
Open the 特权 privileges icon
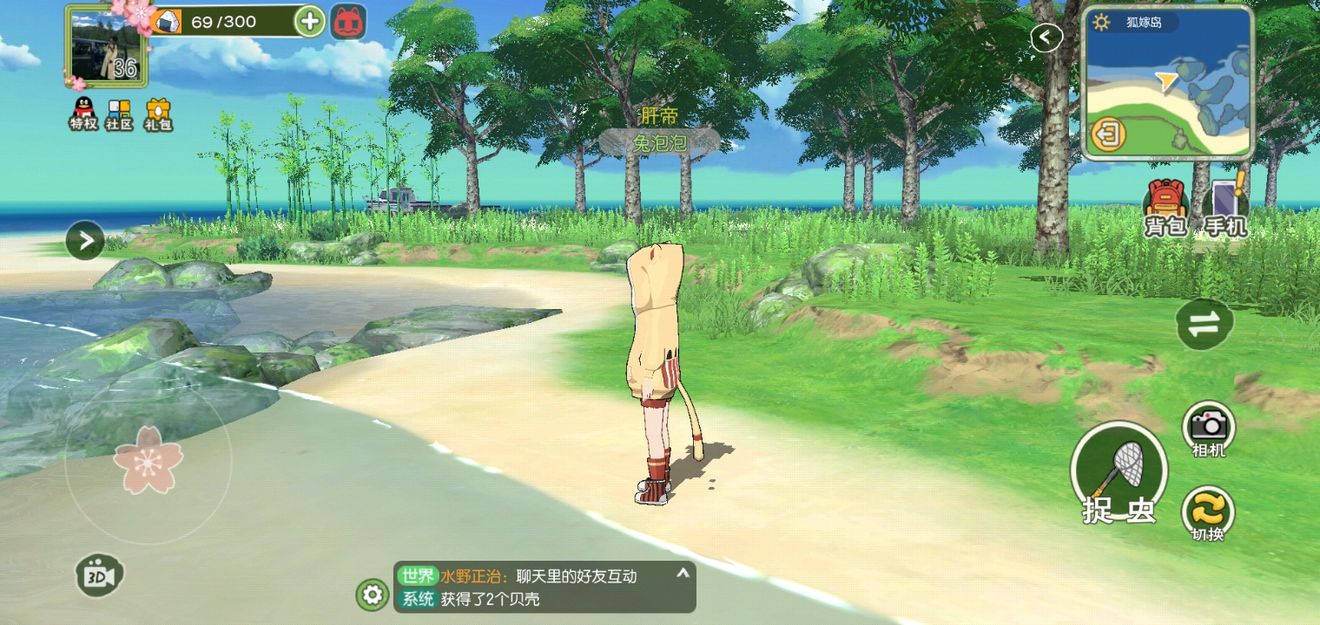83,113
